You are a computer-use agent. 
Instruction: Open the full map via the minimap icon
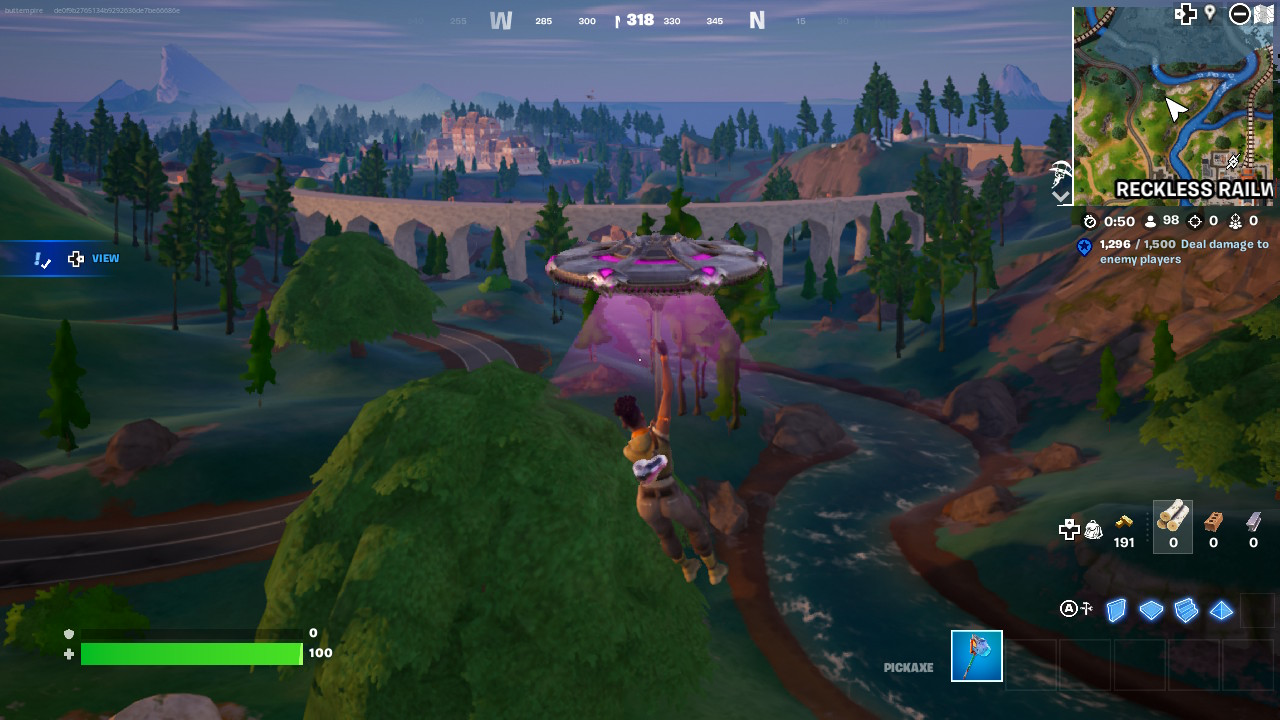(1263, 13)
